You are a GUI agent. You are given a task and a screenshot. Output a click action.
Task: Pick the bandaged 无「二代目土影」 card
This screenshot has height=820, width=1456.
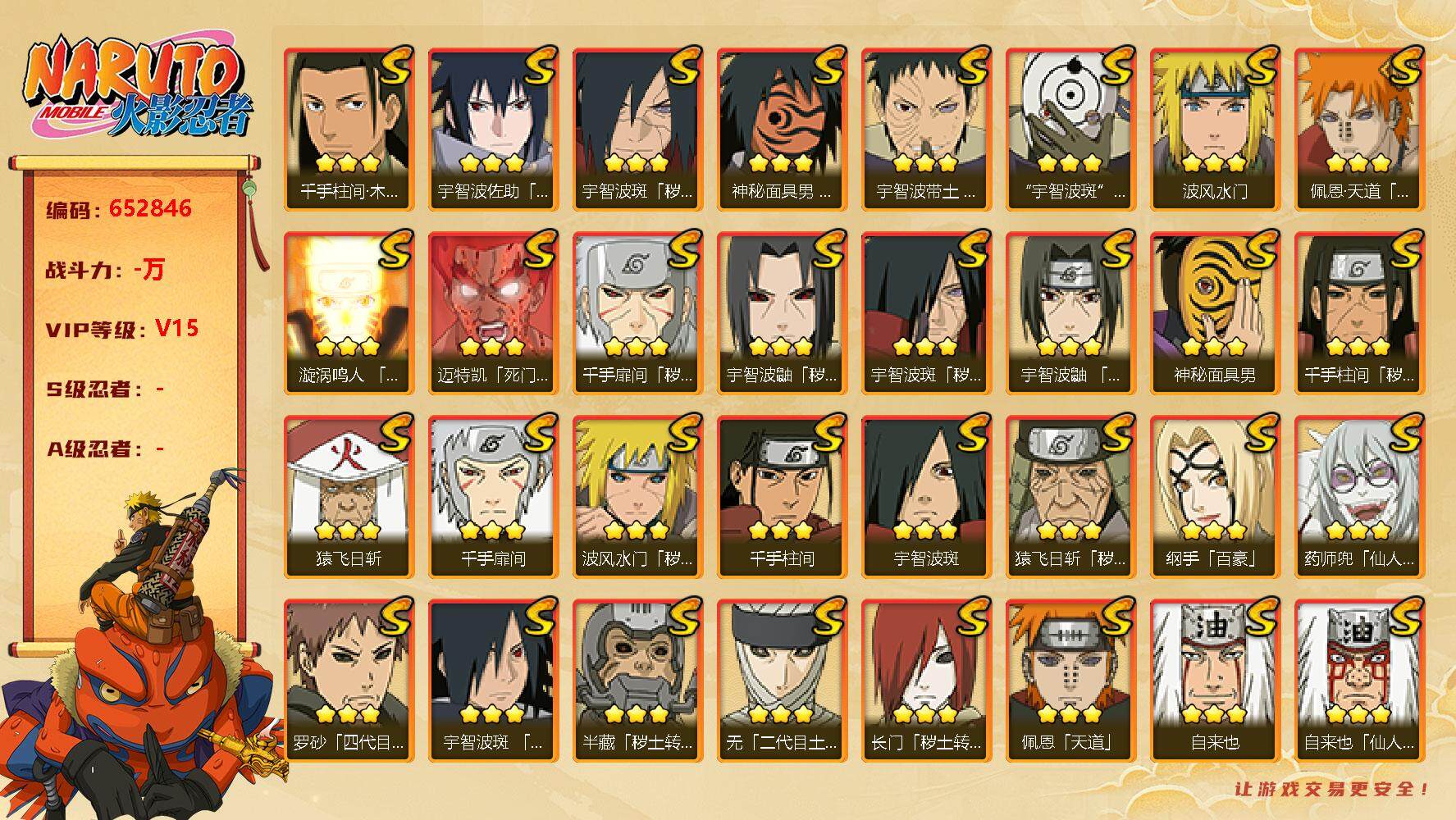pos(783,680)
